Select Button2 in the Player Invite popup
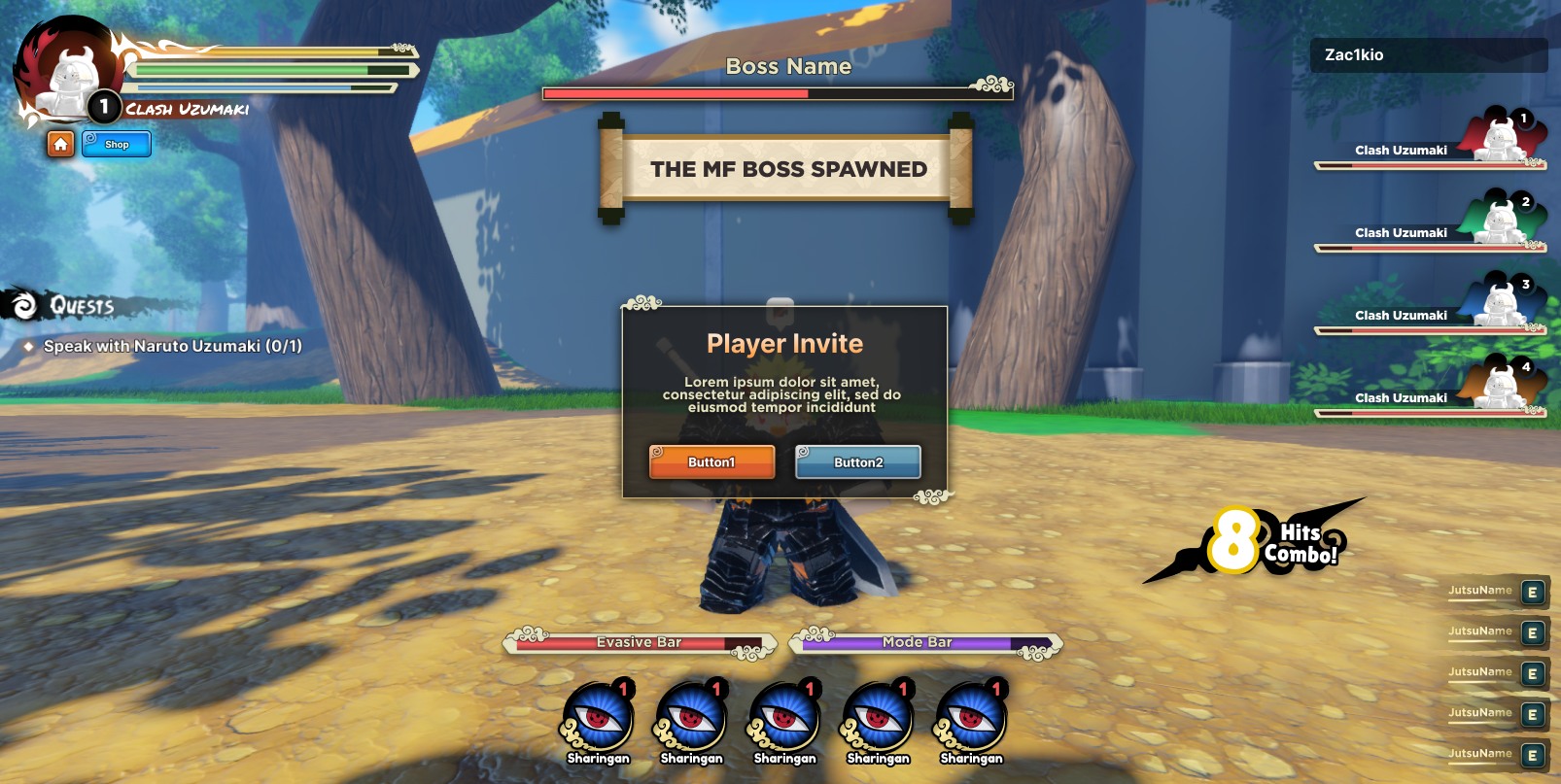The width and height of the screenshot is (1561, 784). tap(858, 462)
